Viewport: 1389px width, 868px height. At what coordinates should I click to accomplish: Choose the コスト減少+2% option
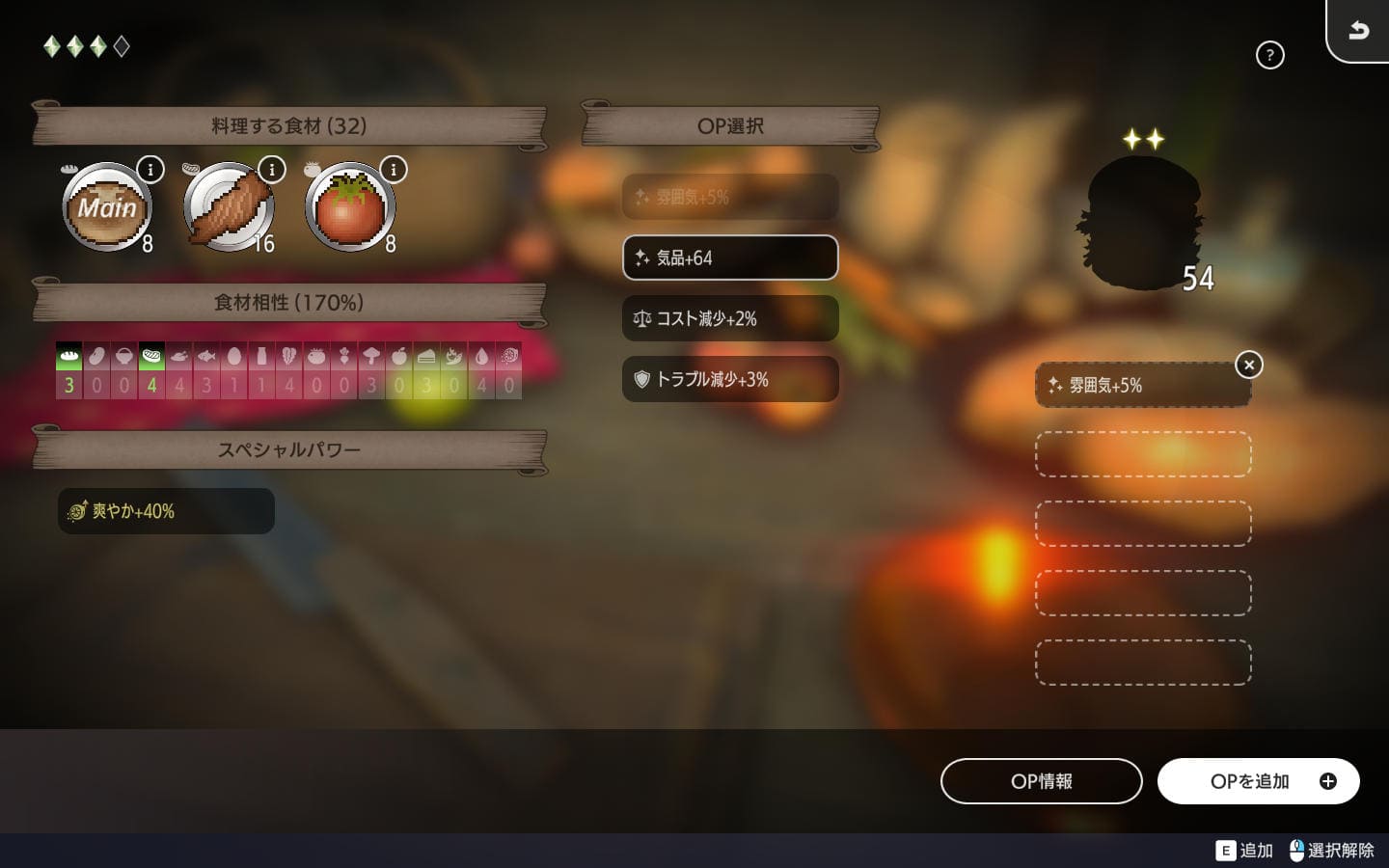click(730, 318)
